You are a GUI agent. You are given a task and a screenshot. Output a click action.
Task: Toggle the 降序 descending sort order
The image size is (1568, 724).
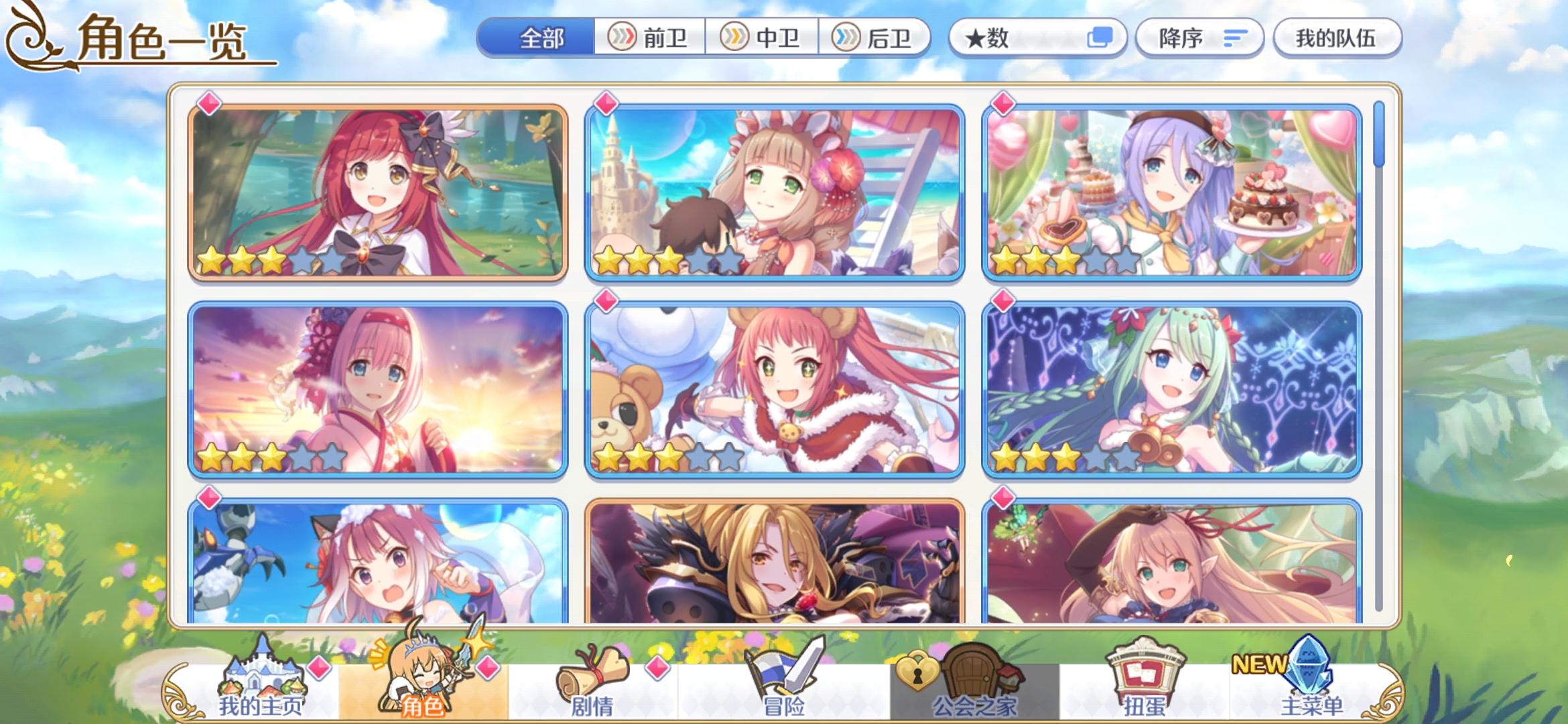point(1199,38)
